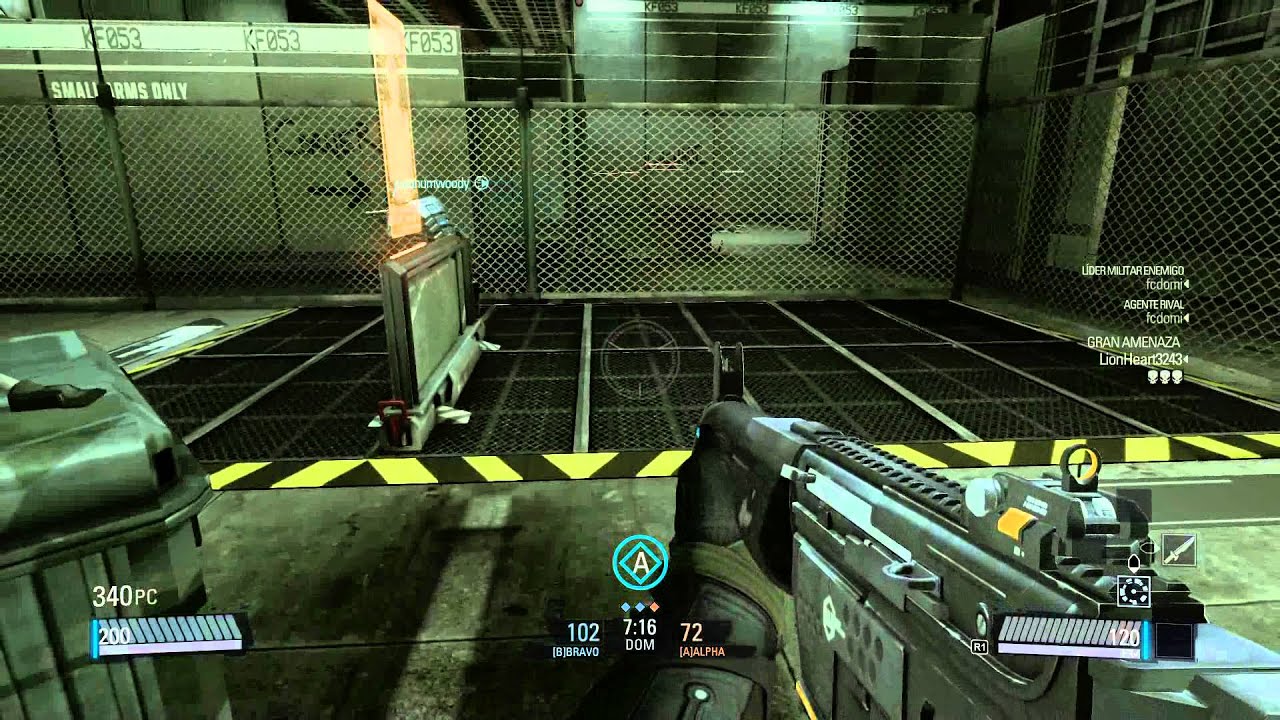Click the GRAN AMENAZA label
The height and width of the screenshot is (720, 1280).
tap(1134, 343)
